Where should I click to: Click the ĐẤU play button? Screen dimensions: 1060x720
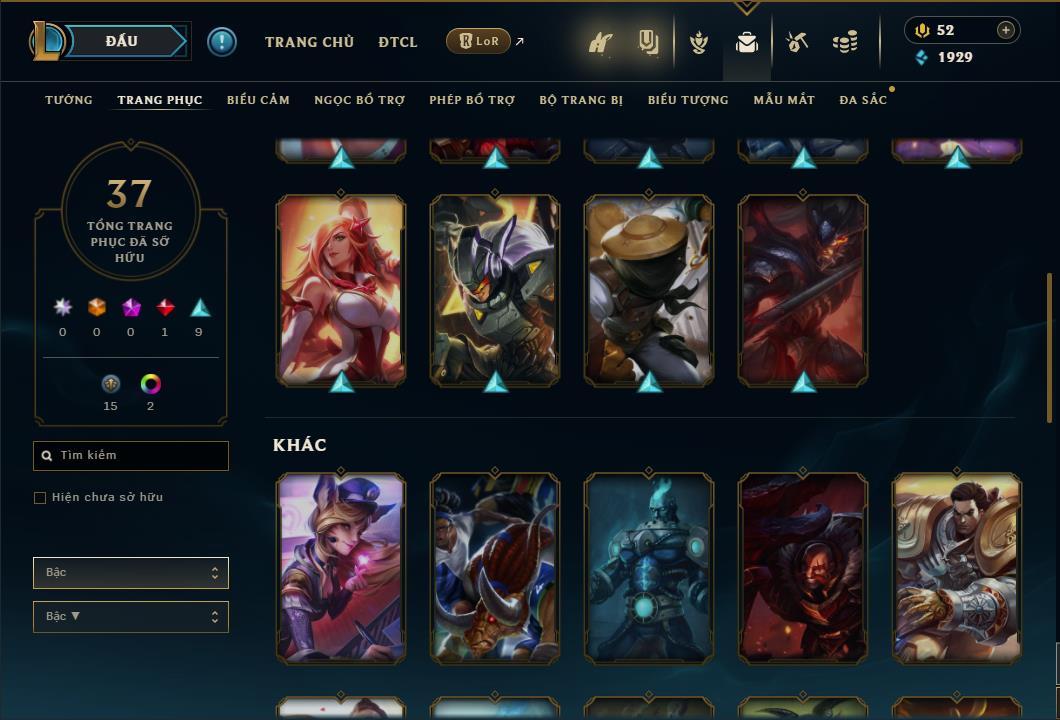pos(121,41)
